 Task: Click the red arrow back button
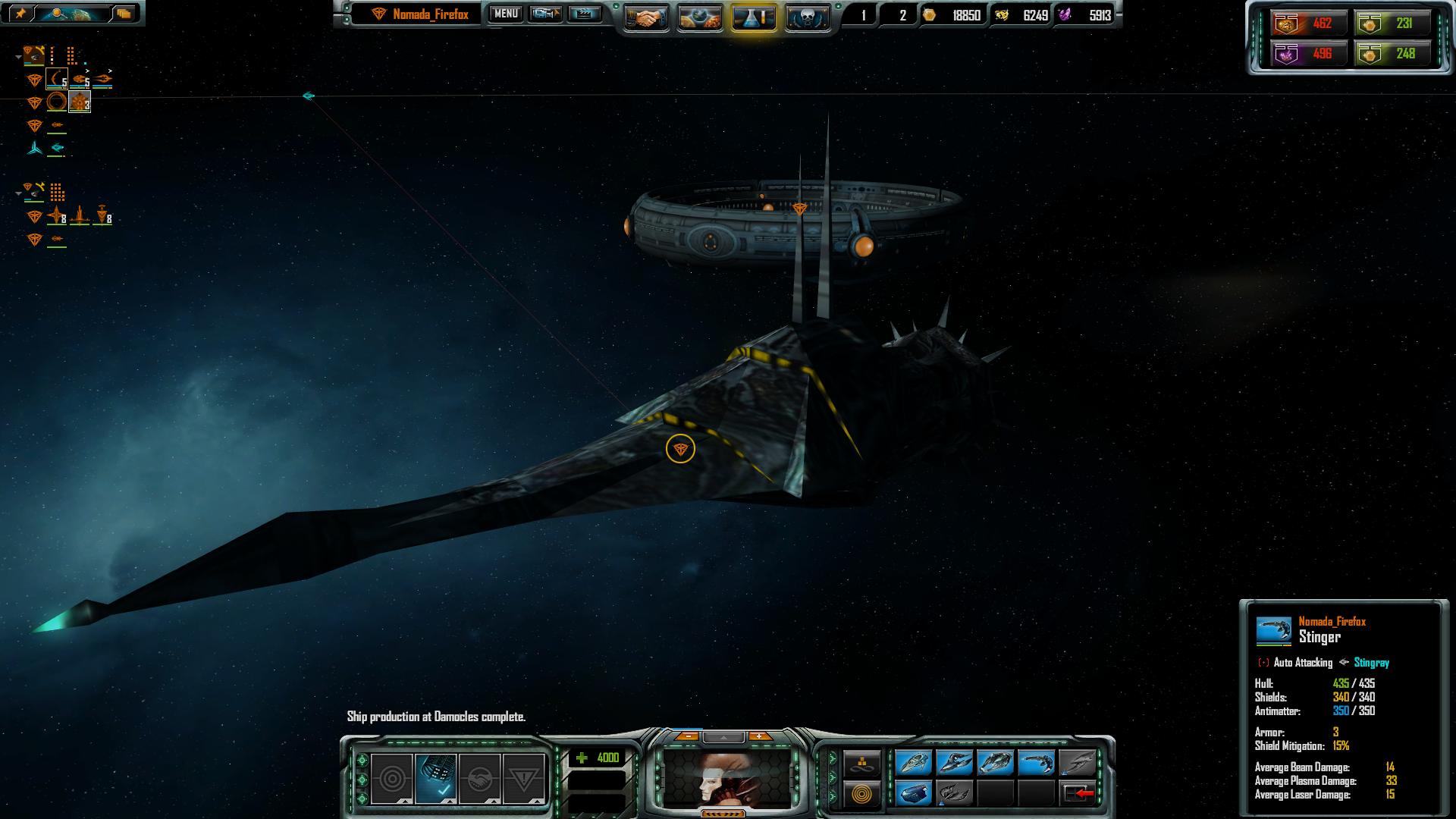(x=1078, y=793)
